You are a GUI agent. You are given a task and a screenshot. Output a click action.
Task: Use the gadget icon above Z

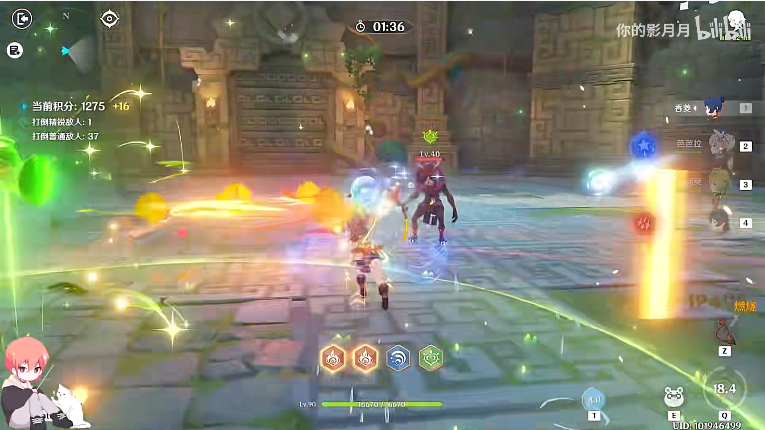tap(722, 329)
